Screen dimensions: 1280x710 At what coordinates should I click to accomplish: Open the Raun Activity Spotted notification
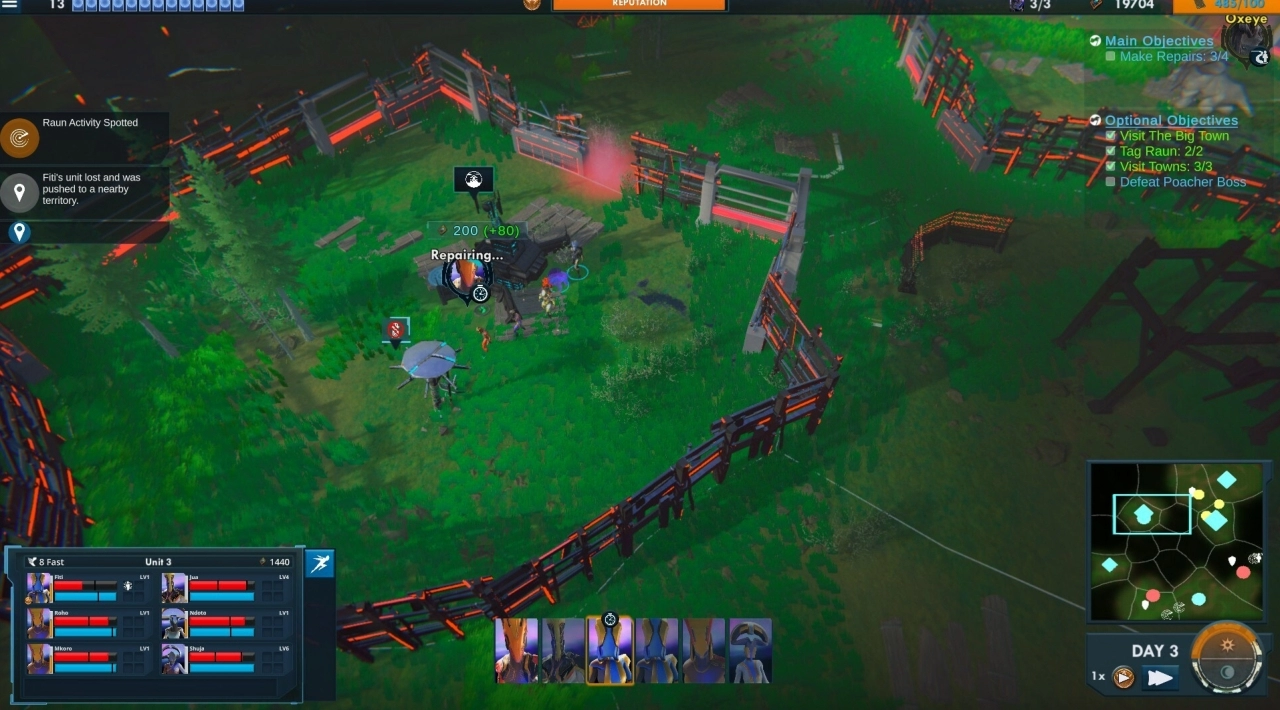(x=20, y=138)
